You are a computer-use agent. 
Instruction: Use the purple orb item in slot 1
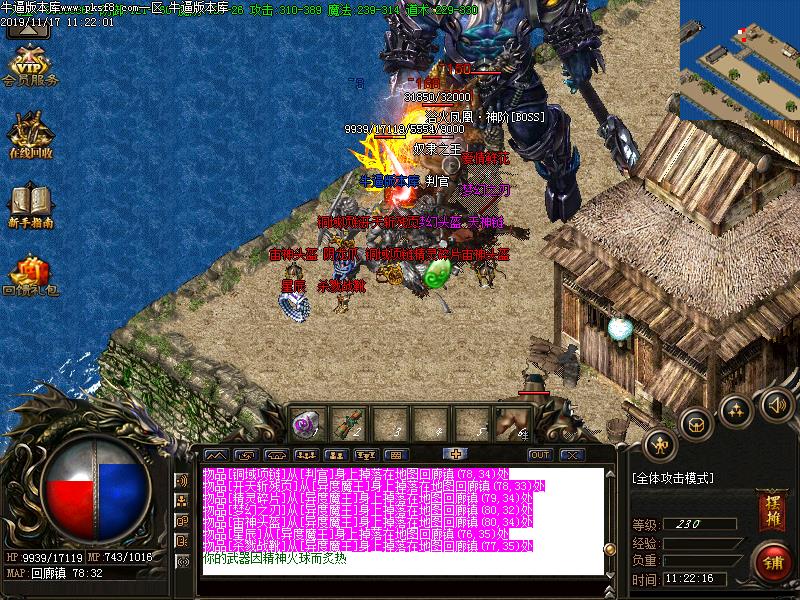tap(307, 423)
